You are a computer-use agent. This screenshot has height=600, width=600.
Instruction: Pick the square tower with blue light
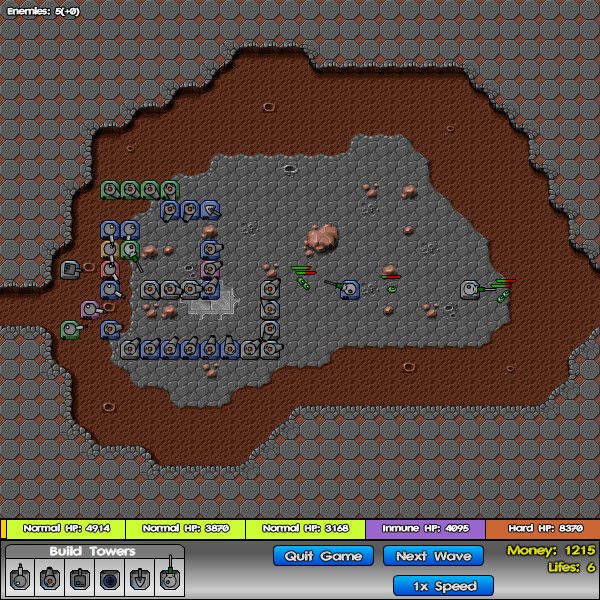[79, 577]
